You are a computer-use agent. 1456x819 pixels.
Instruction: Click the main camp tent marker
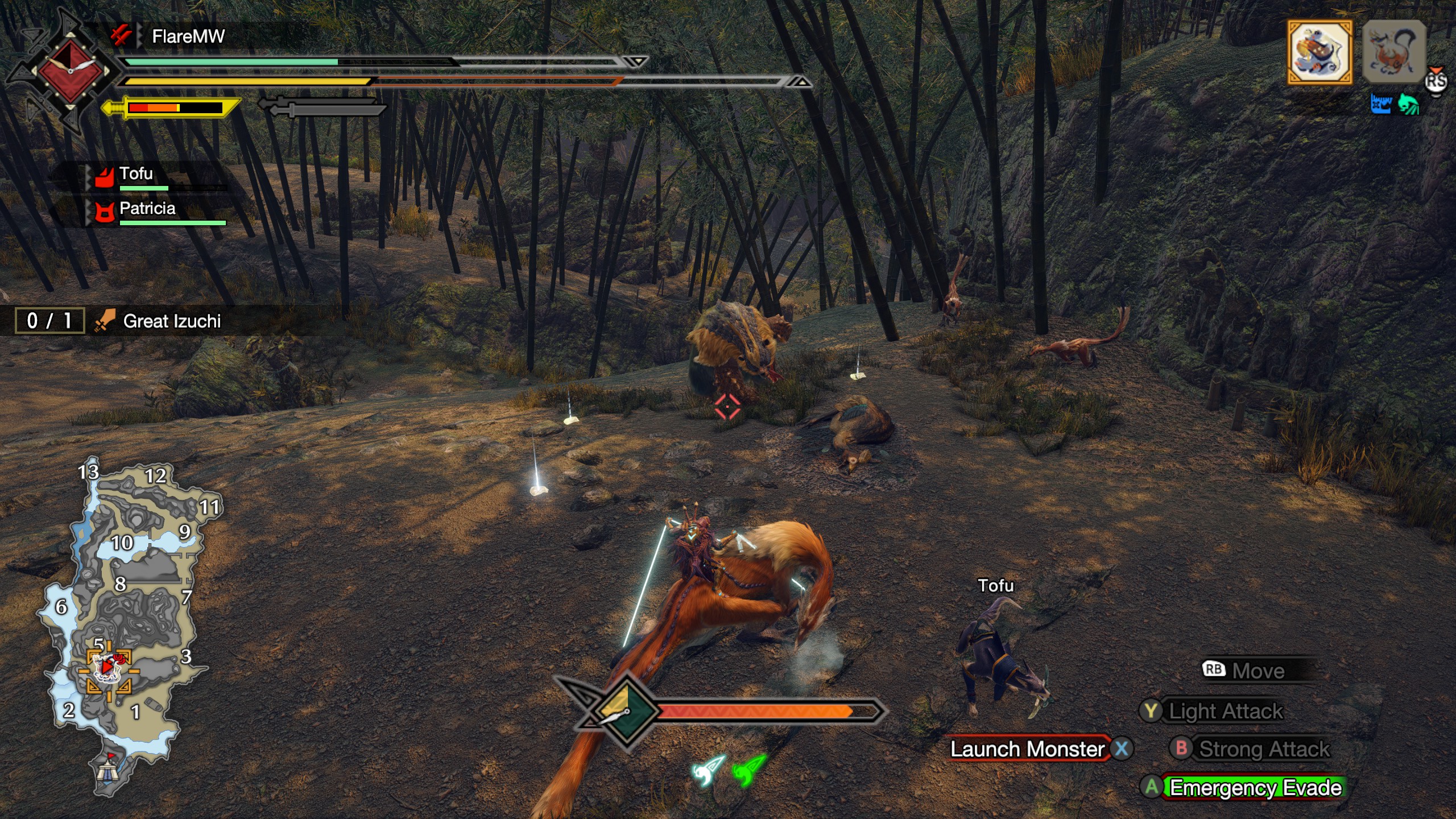pyautogui.click(x=107, y=771)
